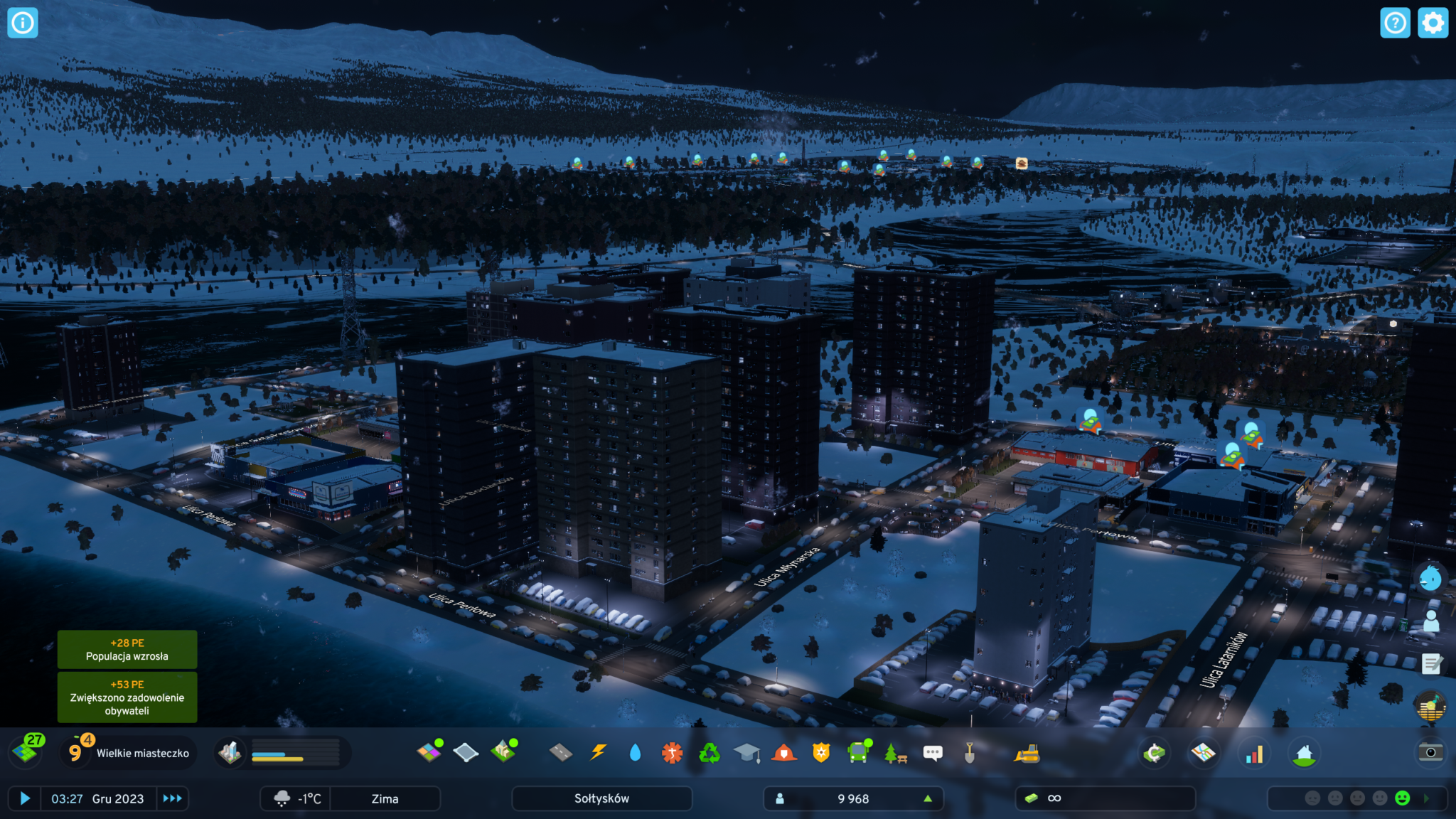Select the roads build menu
The width and height of the screenshot is (1456, 819).
561,752
